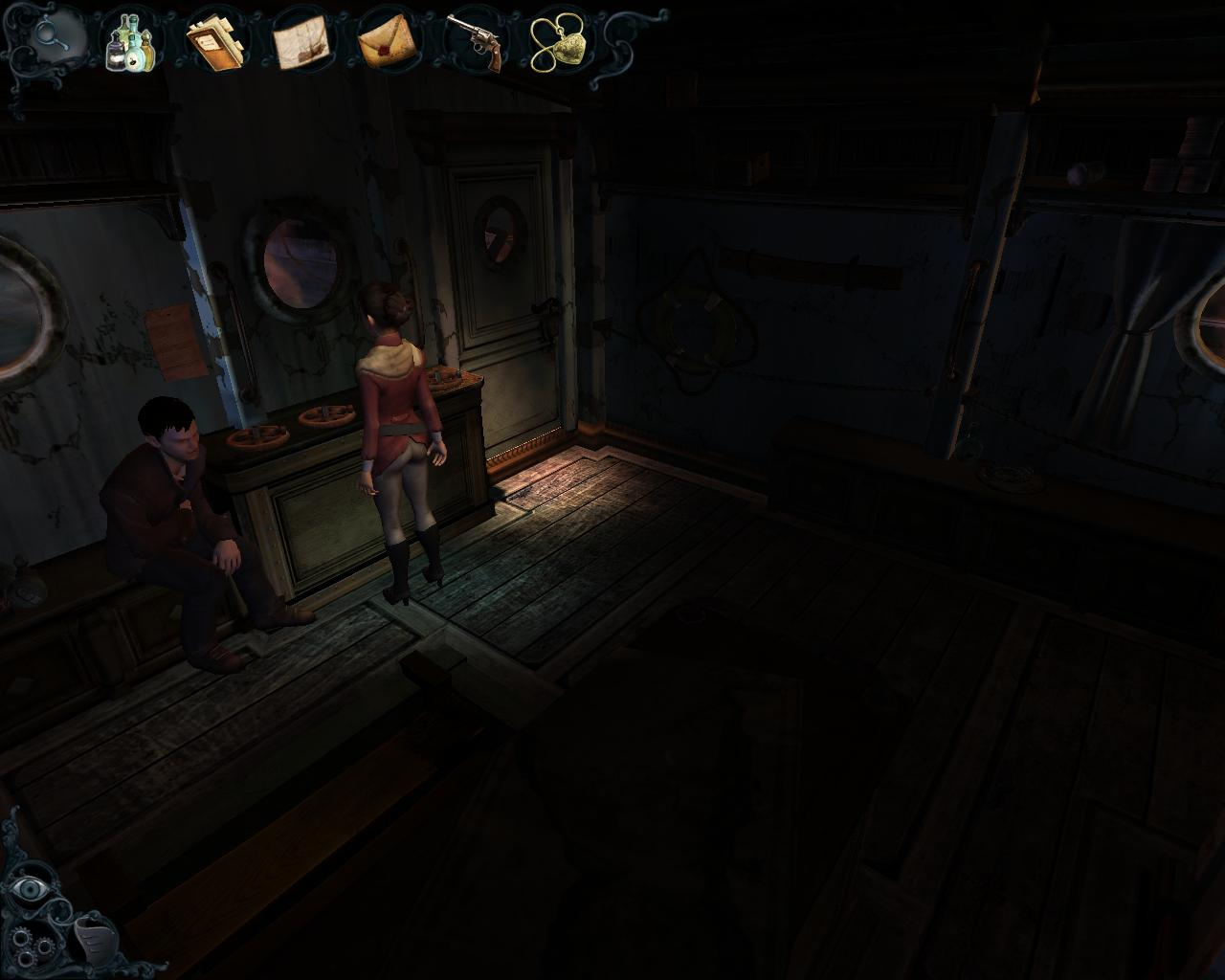Activate the eye hint button
The width and height of the screenshot is (1225, 980).
coord(31,888)
